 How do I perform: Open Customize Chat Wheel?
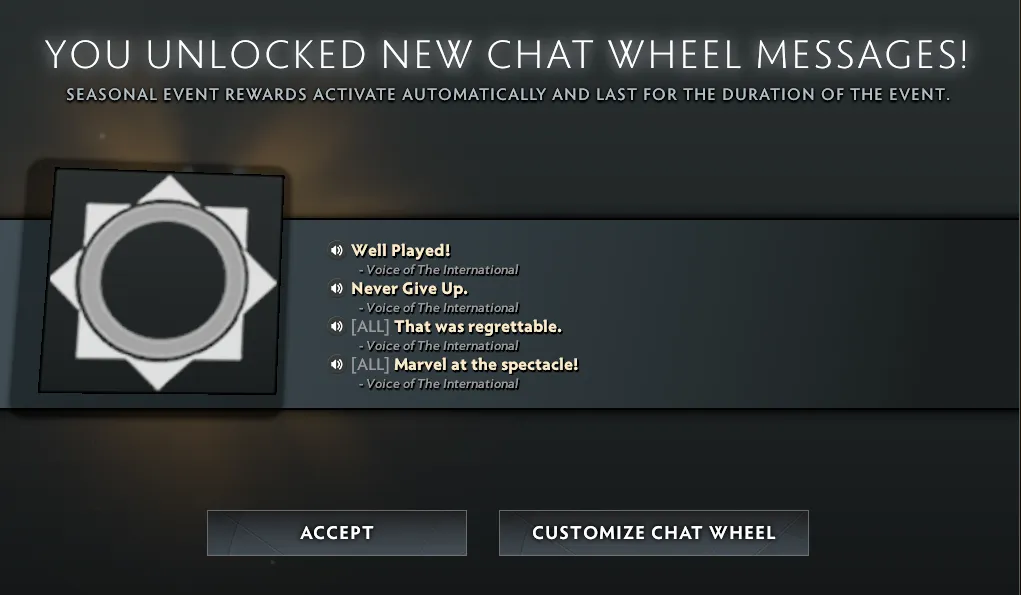click(653, 533)
